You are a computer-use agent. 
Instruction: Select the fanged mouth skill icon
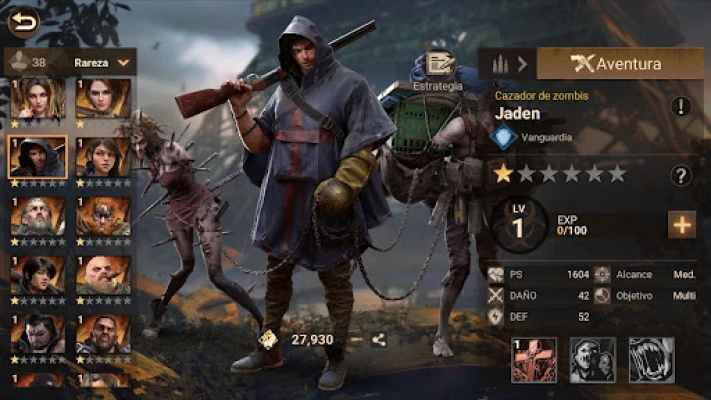[651, 360]
